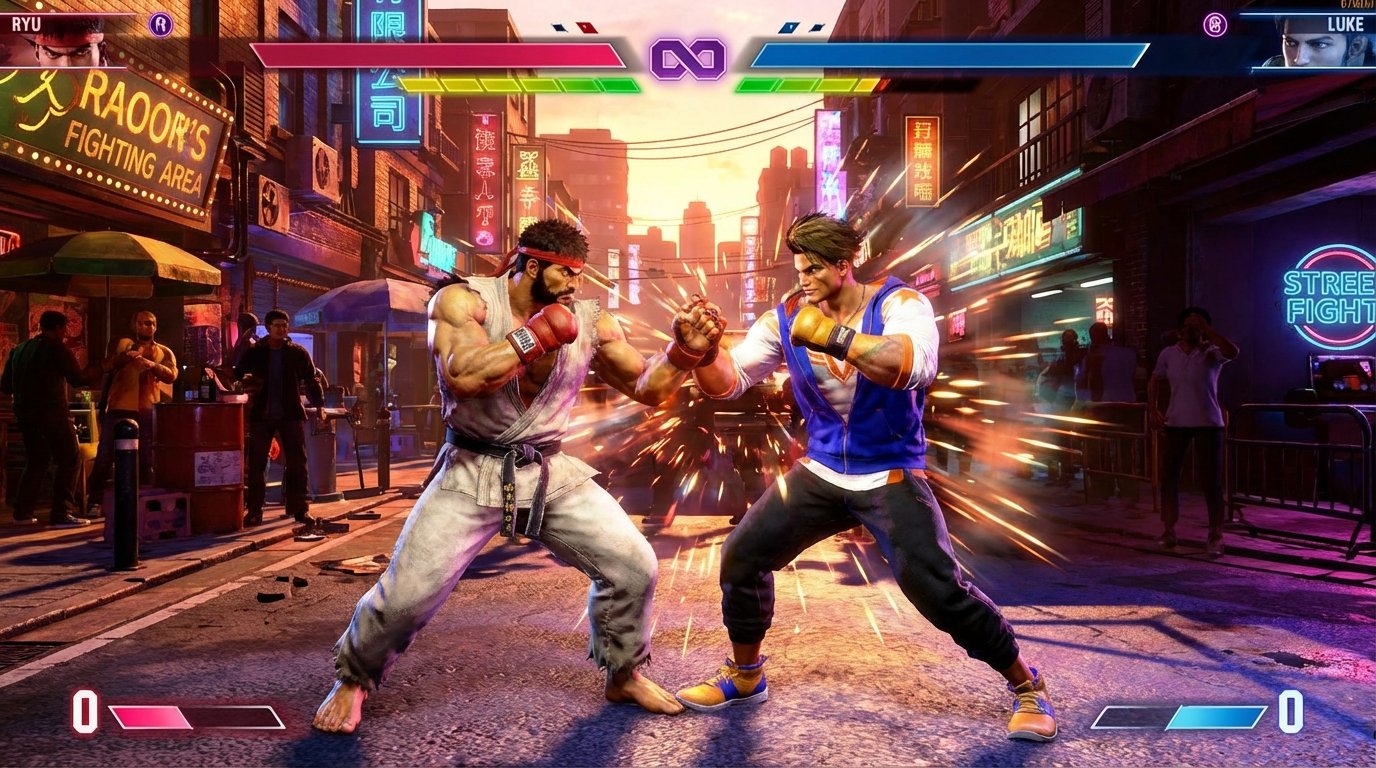Click the magenta player emblem beside LUKE
This screenshot has height=768, width=1376.
(1215, 25)
